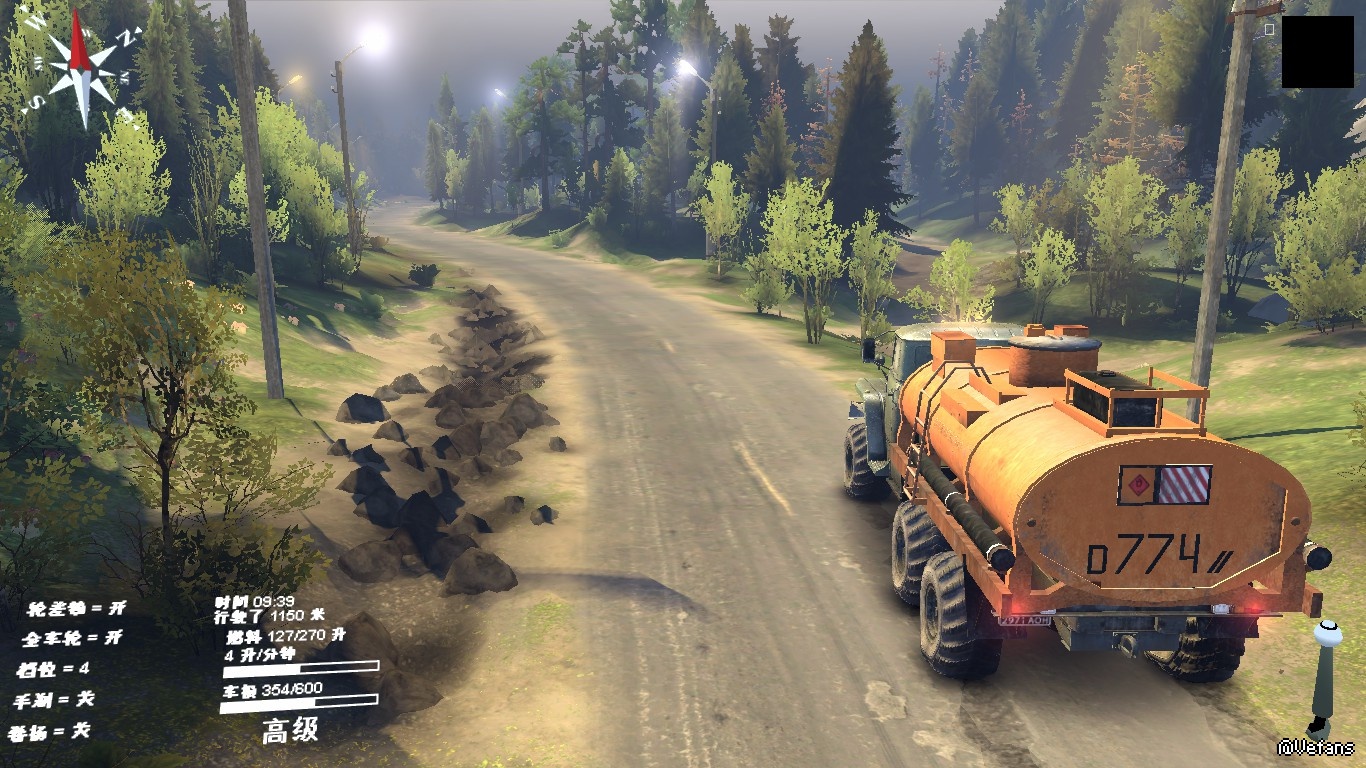Open the black minimap square
This screenshot has width=1366, height=768.
coord(1317,52)
